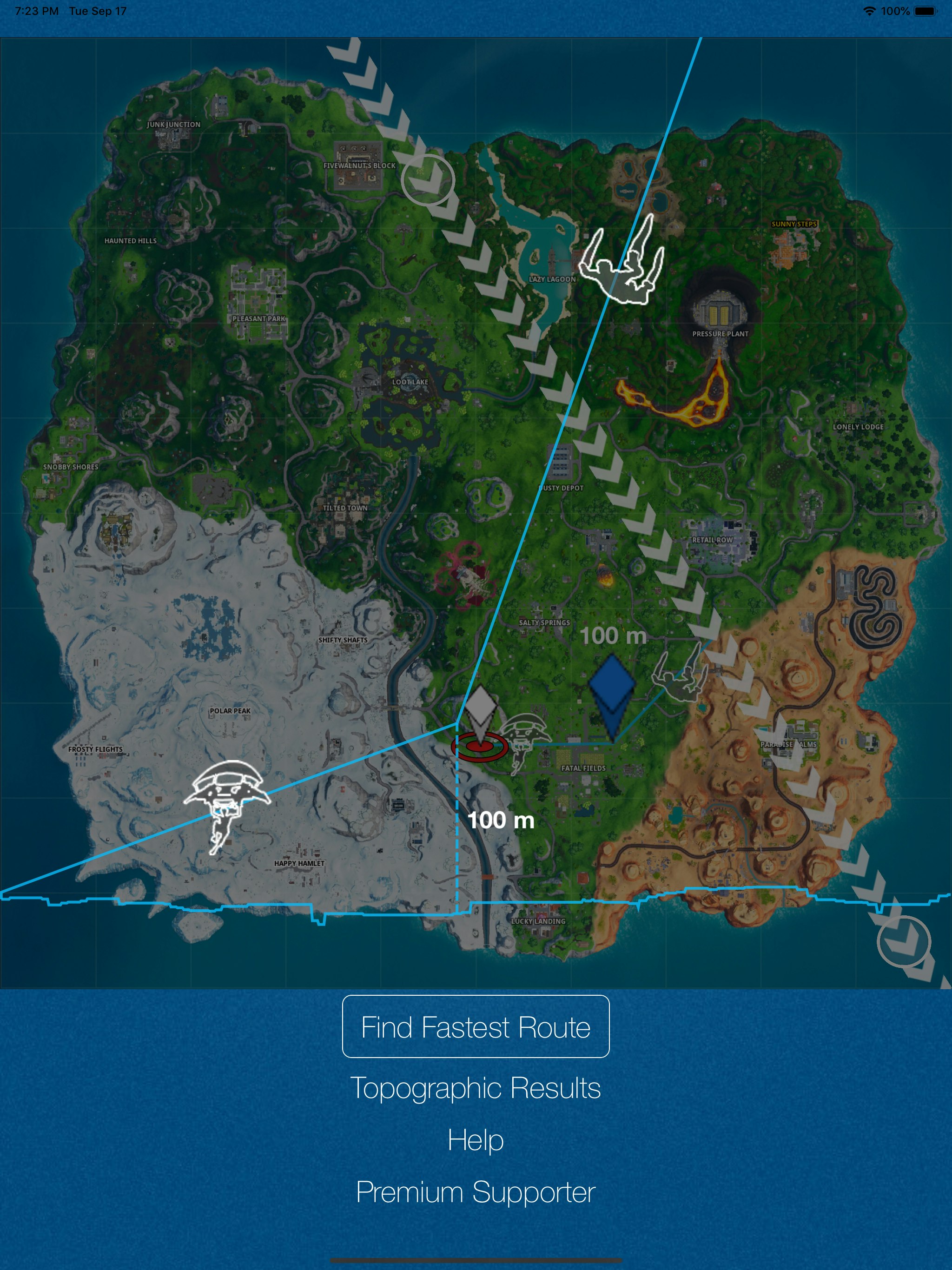Click the circled arrow where the bus path starts
The image size is (952, 1270).
pyautogui.click(x=428, y=180)
